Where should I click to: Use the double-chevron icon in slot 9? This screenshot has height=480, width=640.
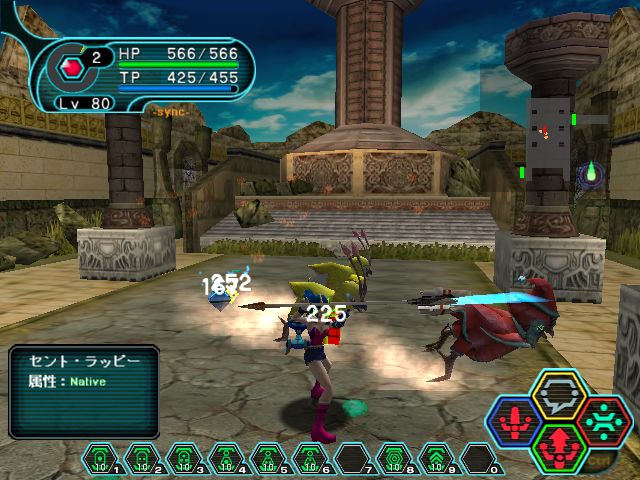pyautogui.click(x=438, y=460)
